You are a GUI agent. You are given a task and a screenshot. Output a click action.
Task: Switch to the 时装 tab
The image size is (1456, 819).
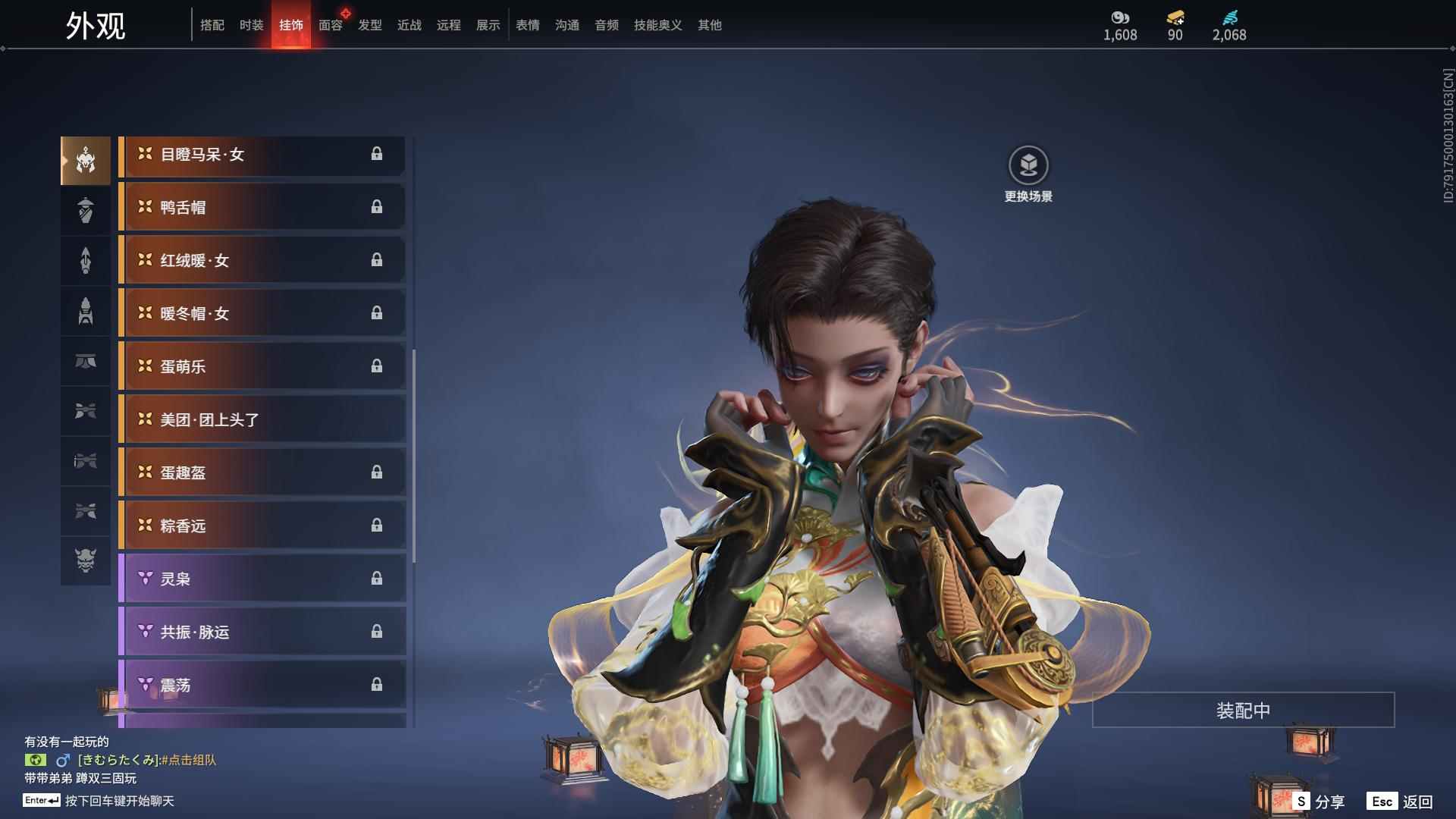click(251, 25)
